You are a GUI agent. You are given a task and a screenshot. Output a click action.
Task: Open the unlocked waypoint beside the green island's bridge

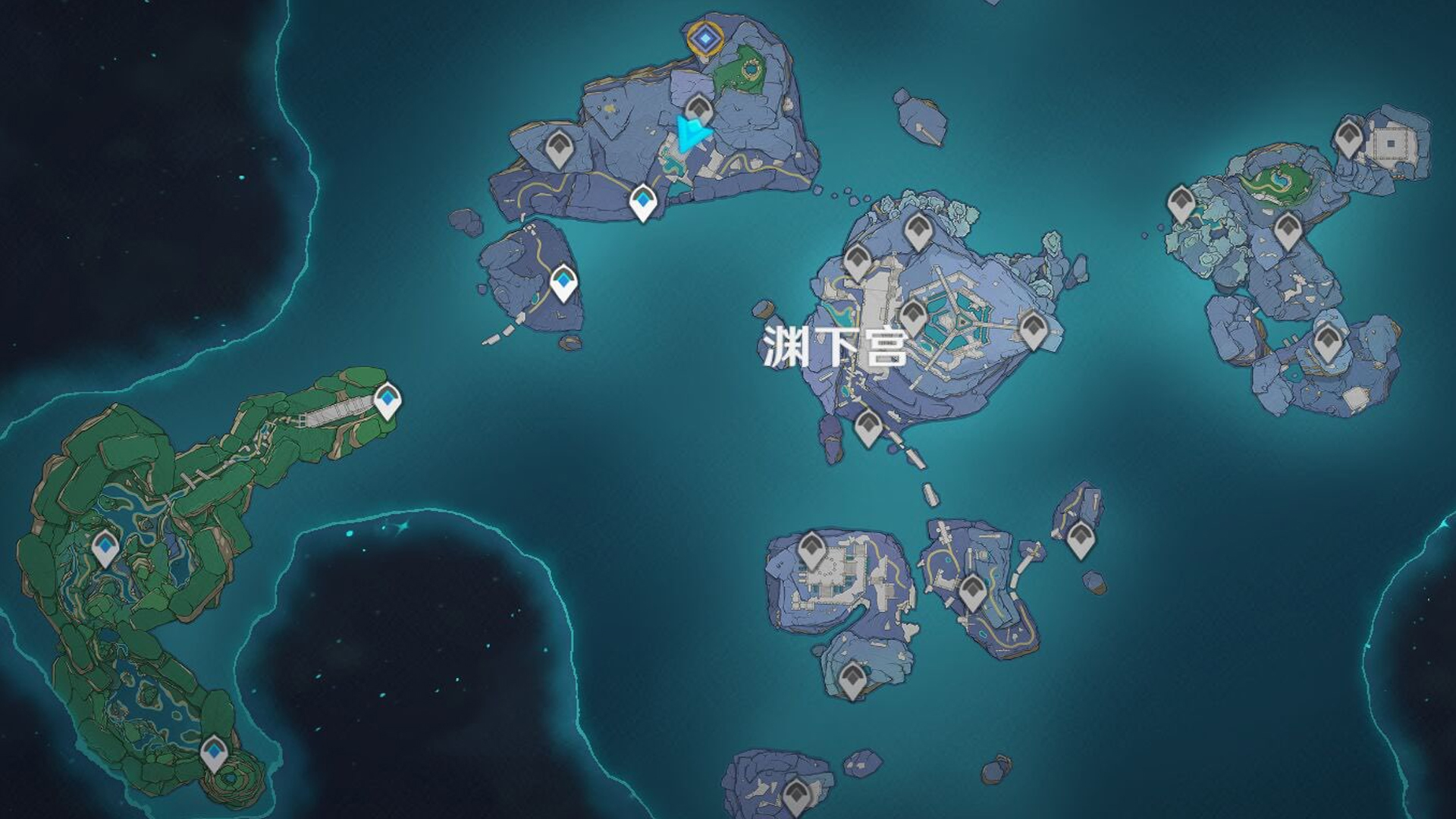pyautogui.click(x=388, y=400)
